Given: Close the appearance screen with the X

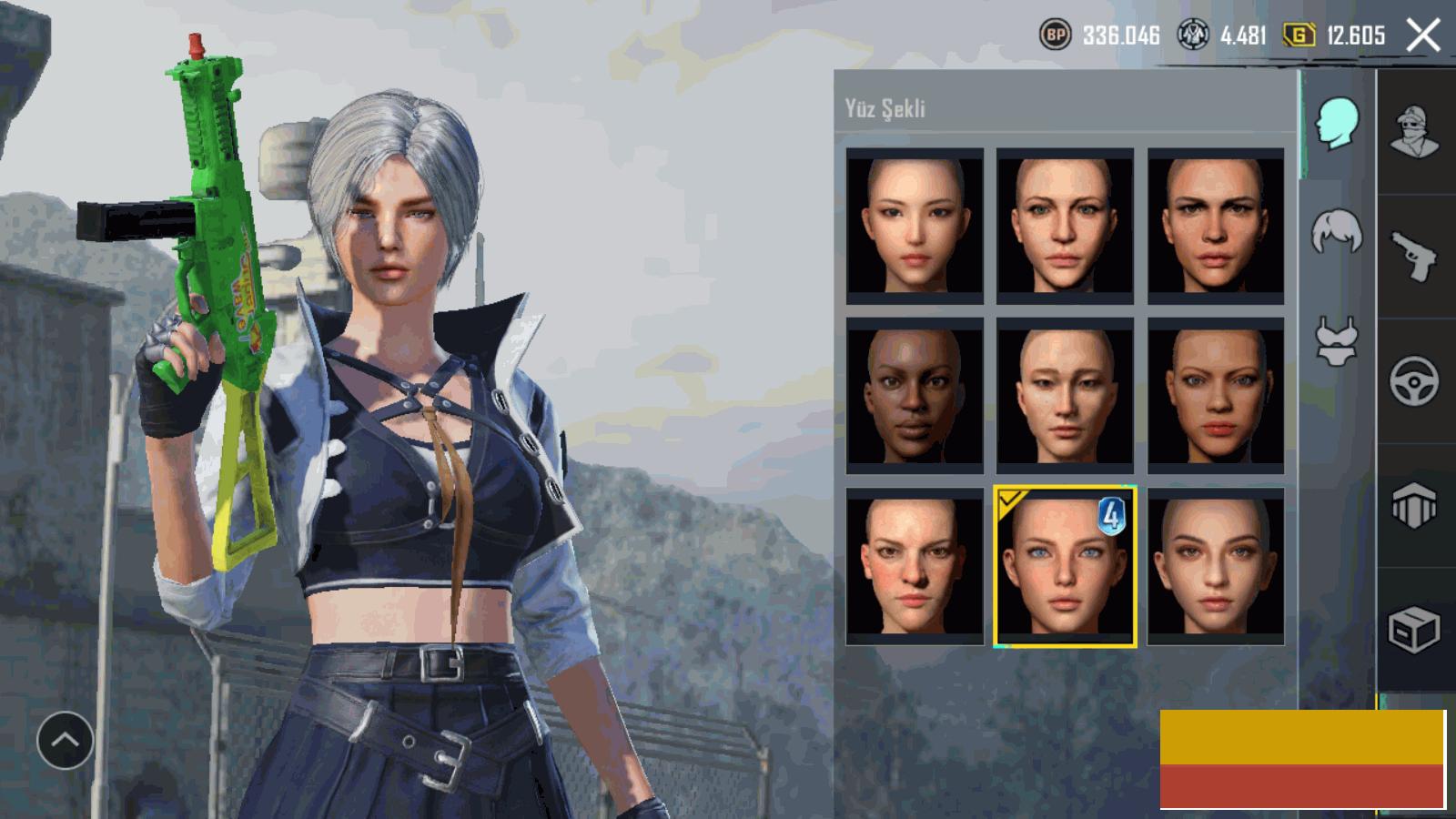Looking at the screenshot, I should pos(1423,35).
